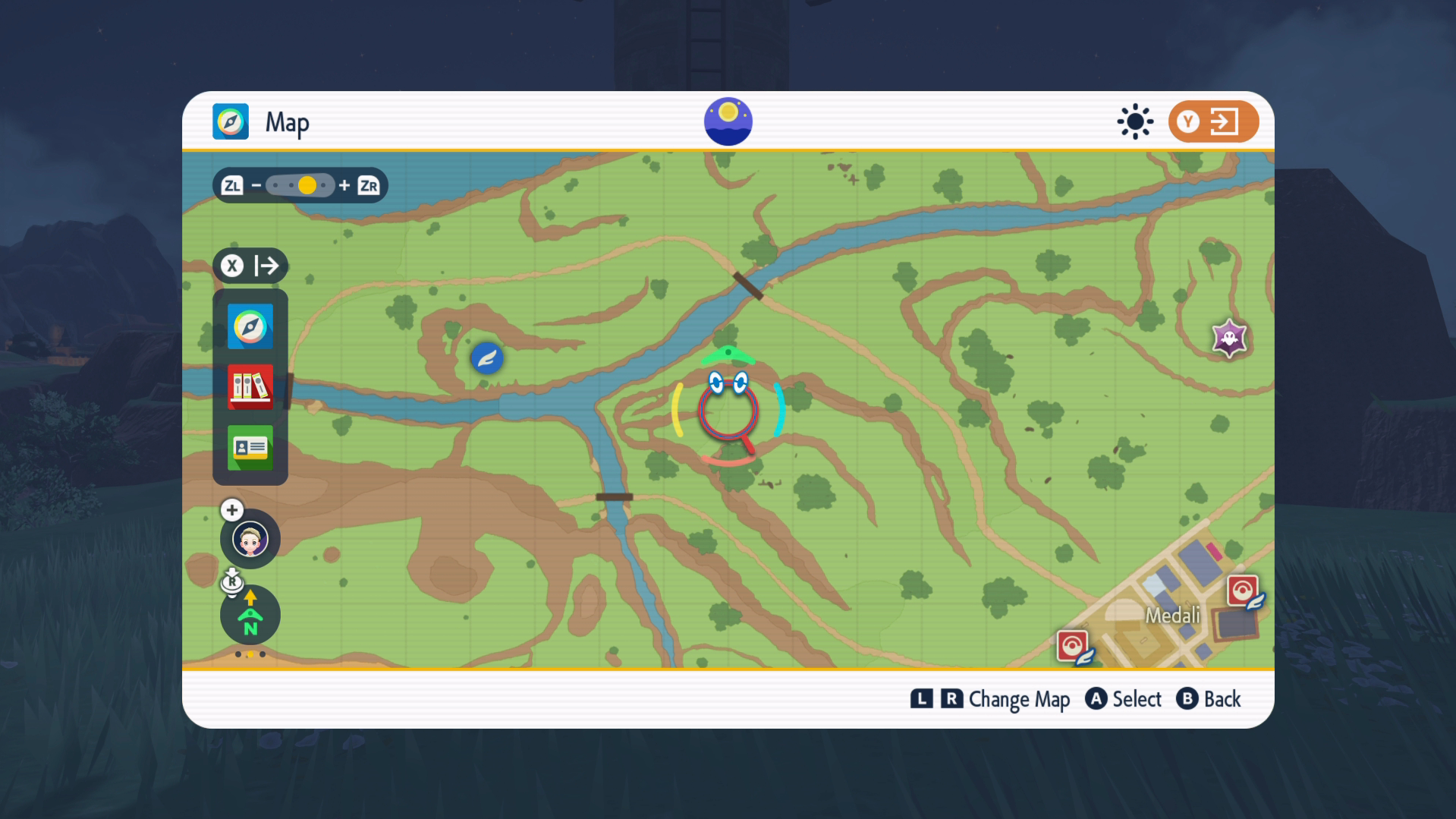The width and height of the screenshot is (1456, 819).
Task: Choose the Medali west Pokémon Center marker
Action: point(1072,647)
